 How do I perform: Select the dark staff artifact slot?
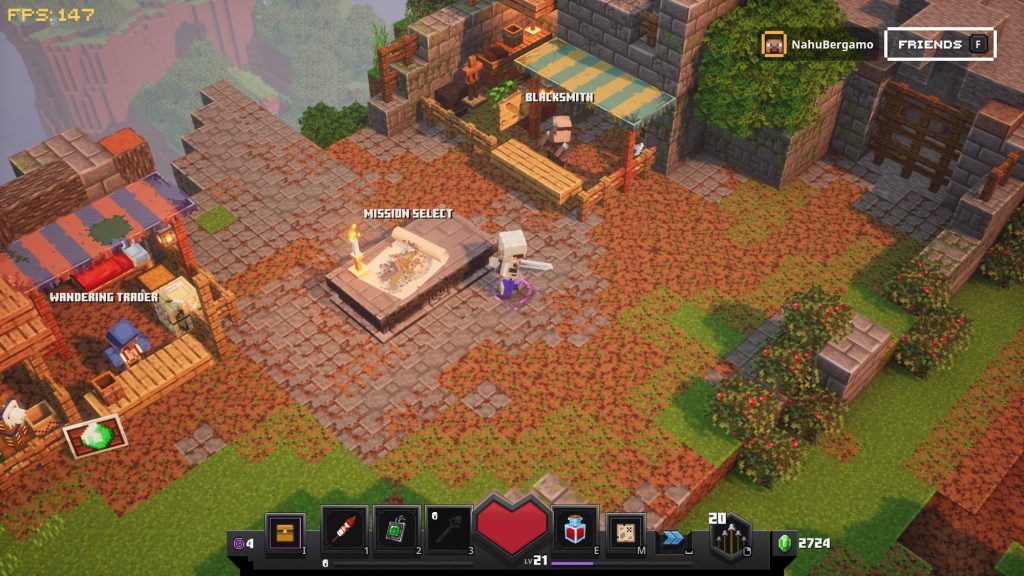[x=449, y=531]
